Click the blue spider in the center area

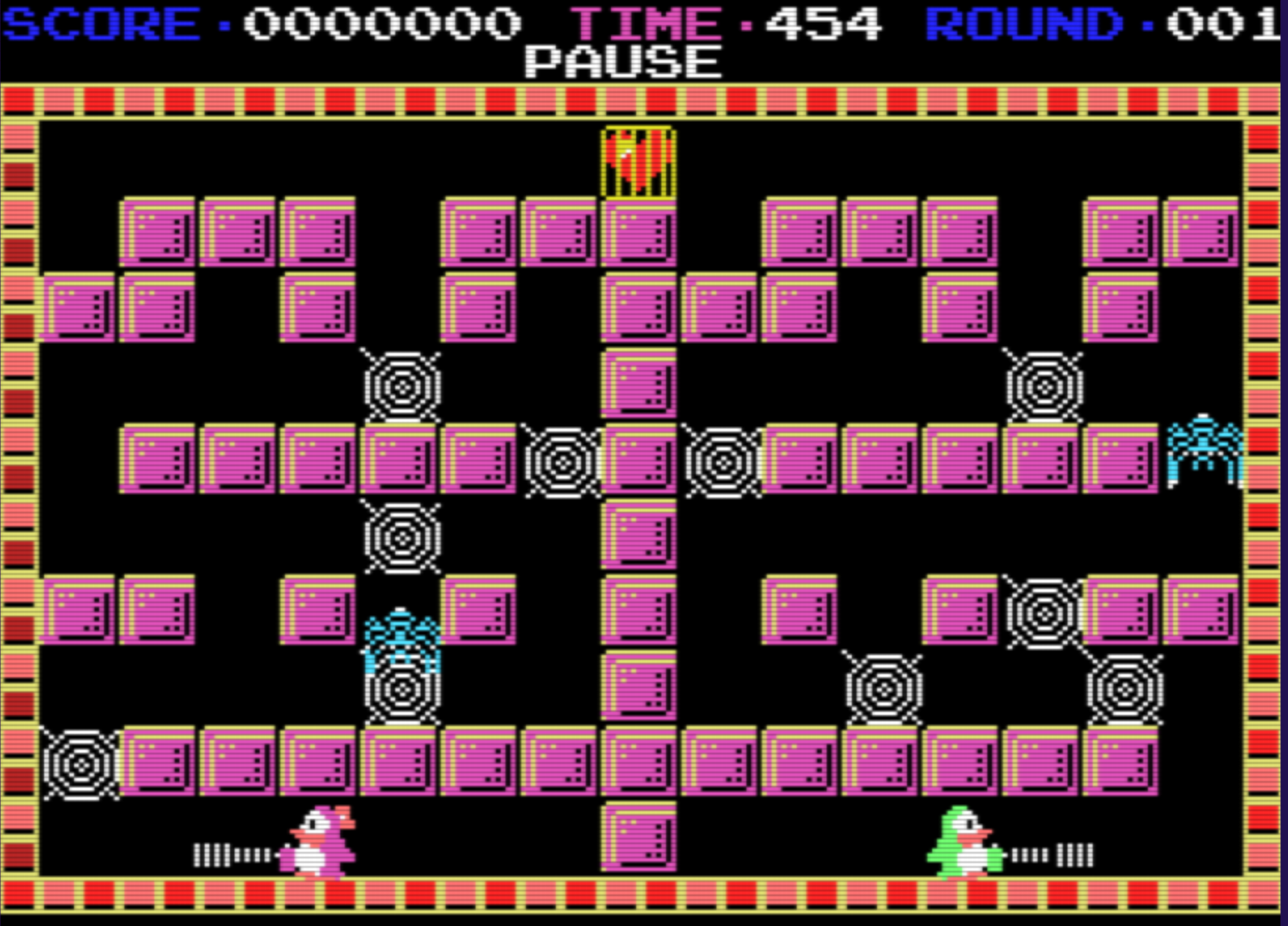point(402,634)
